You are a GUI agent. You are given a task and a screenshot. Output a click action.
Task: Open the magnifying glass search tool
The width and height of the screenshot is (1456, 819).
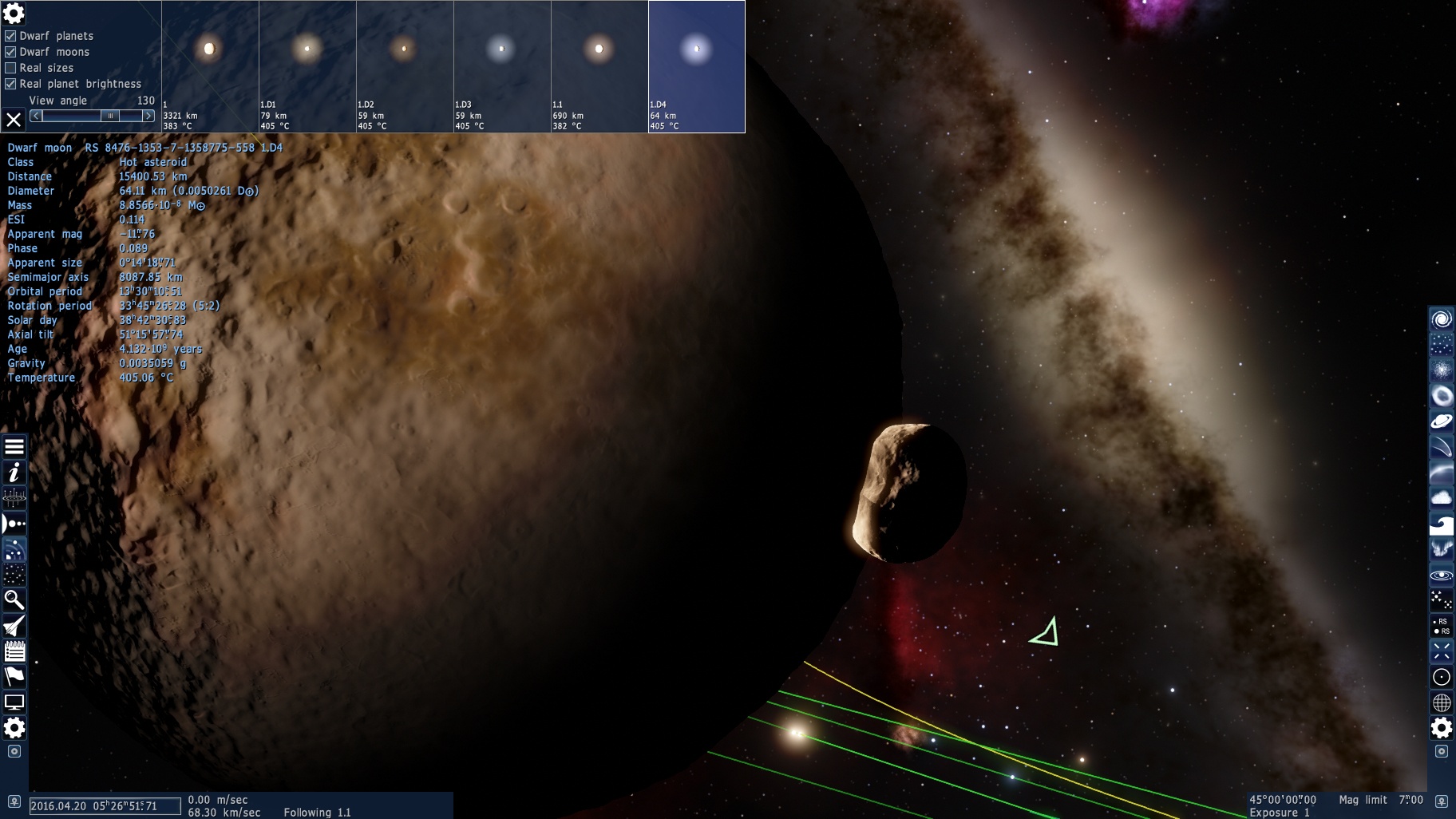[14, 599]
